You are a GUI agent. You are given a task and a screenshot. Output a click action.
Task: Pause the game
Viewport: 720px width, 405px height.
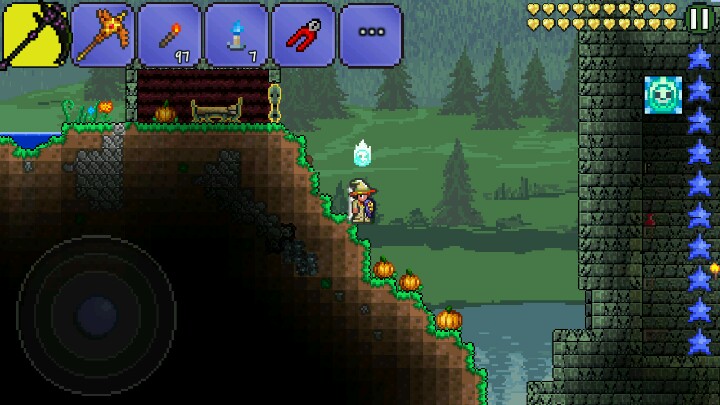point(700,17)
